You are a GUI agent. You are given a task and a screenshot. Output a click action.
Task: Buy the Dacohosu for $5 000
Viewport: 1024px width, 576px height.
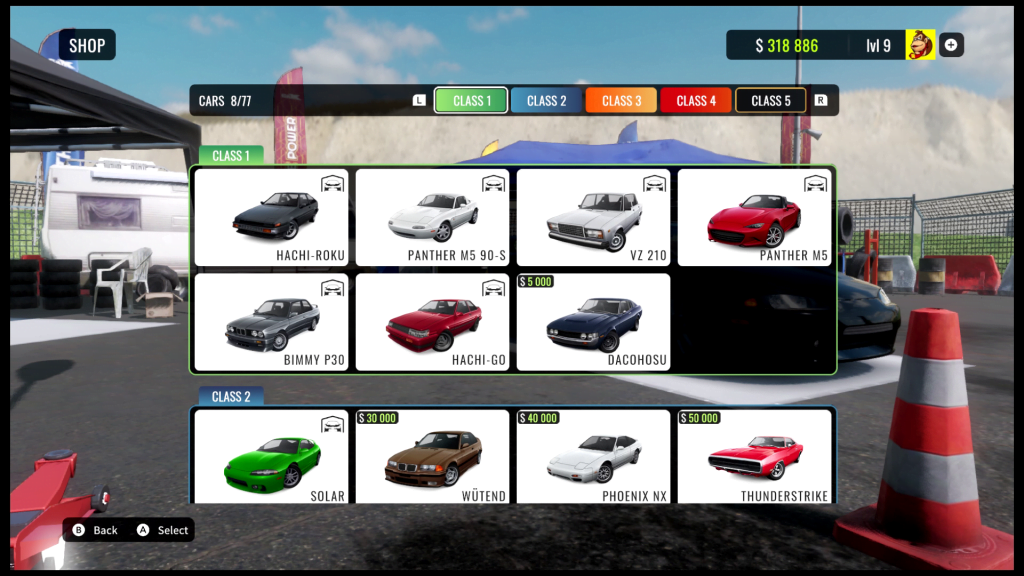(594, 322)
